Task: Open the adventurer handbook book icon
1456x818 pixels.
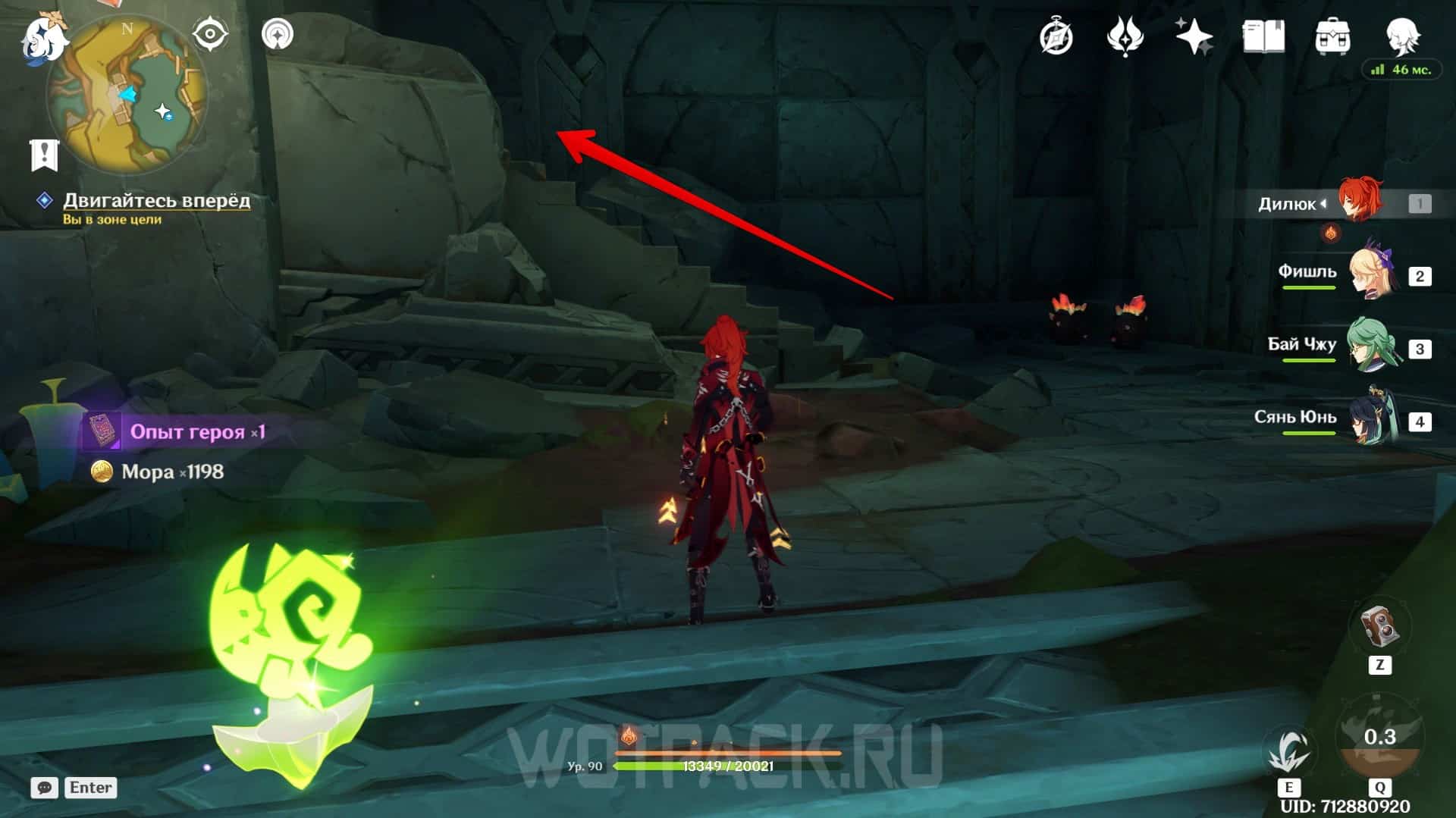Action: 1263,36
